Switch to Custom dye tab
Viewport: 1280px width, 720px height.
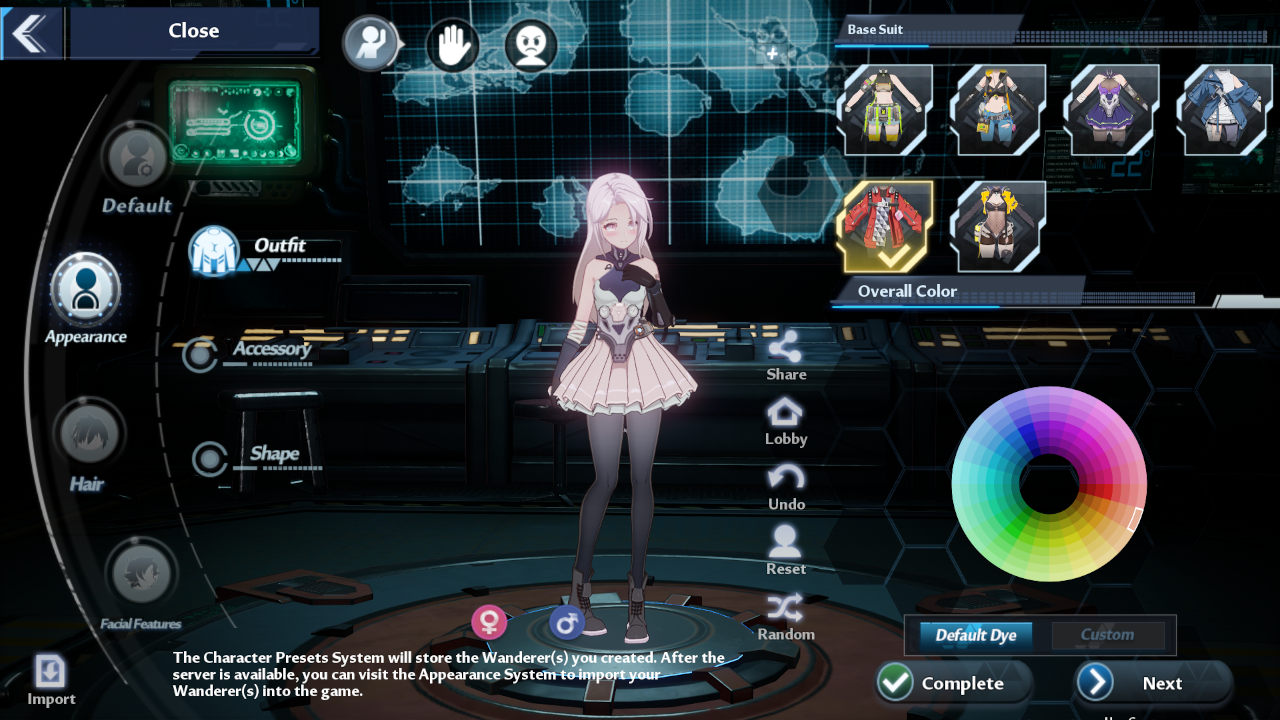[x=1107, y=635]
